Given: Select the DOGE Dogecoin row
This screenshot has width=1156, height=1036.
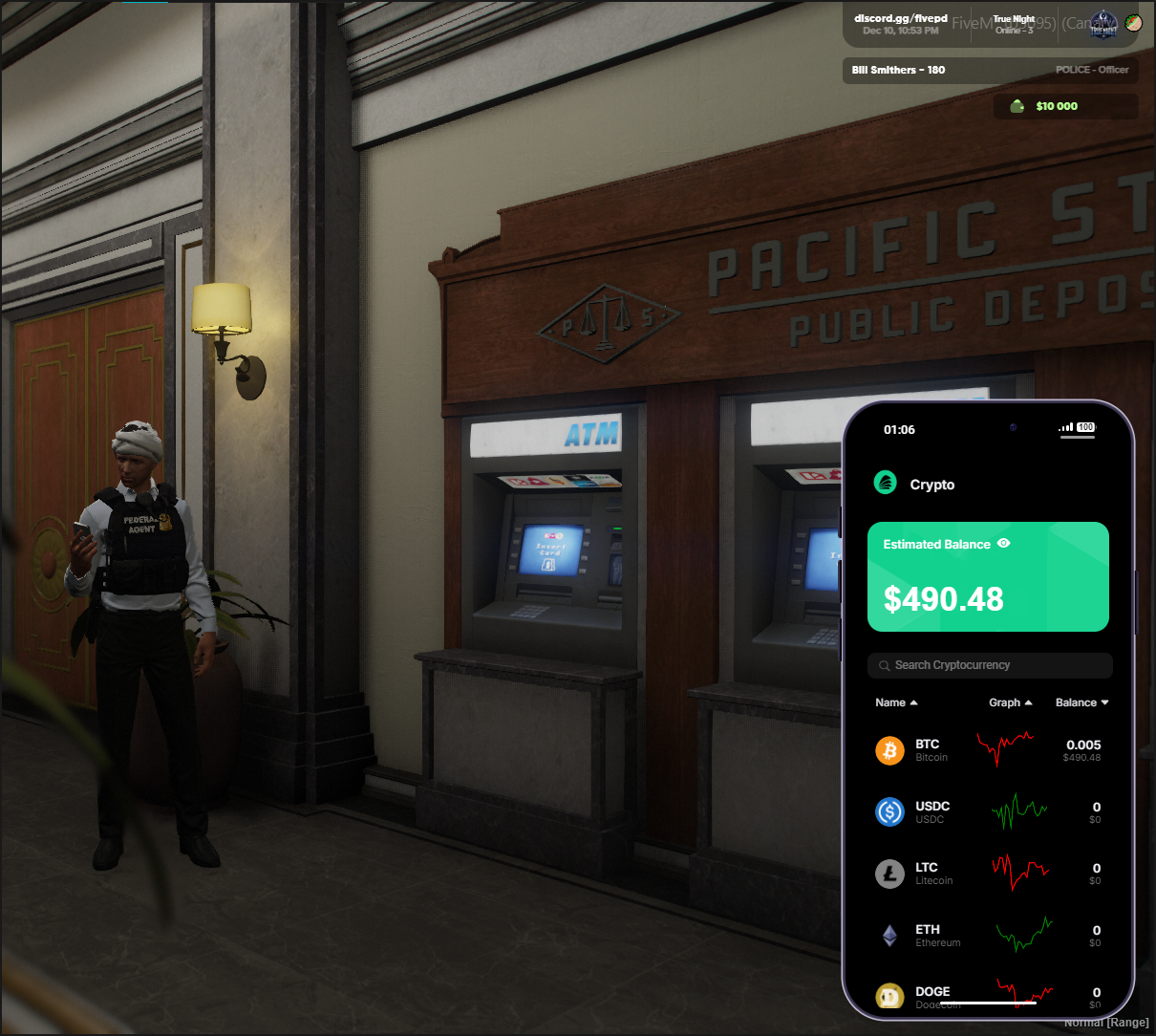Looking at the screenshot, I should [x=988, y=994].
